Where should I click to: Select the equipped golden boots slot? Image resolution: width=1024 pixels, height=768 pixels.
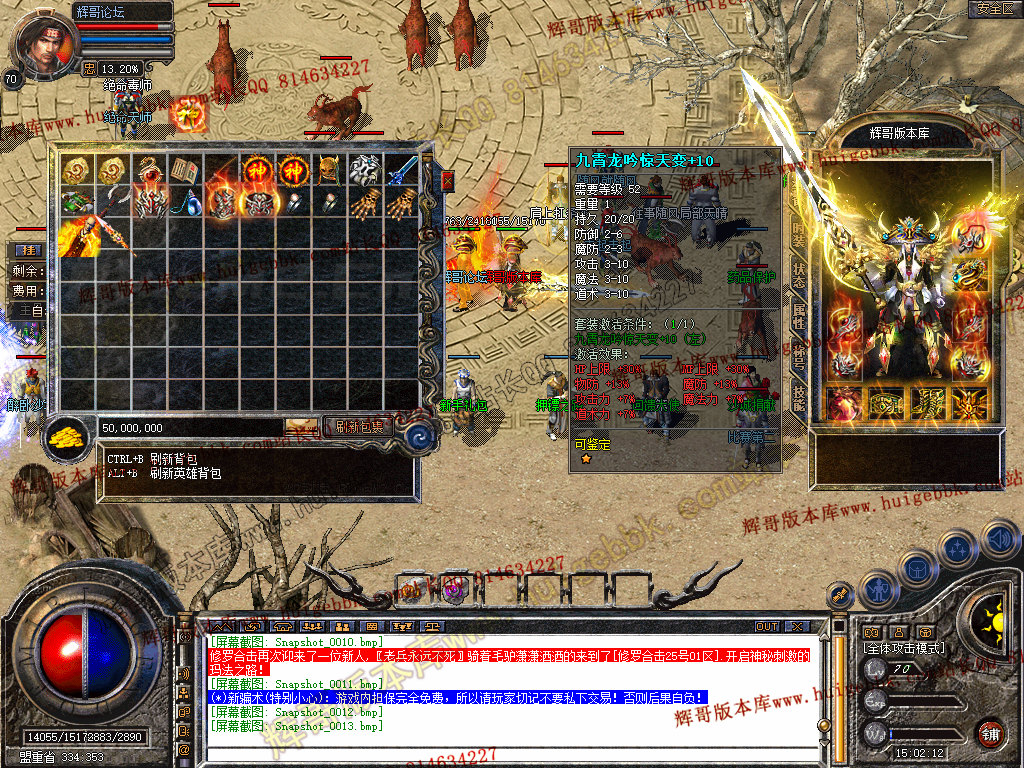(926, 403)
